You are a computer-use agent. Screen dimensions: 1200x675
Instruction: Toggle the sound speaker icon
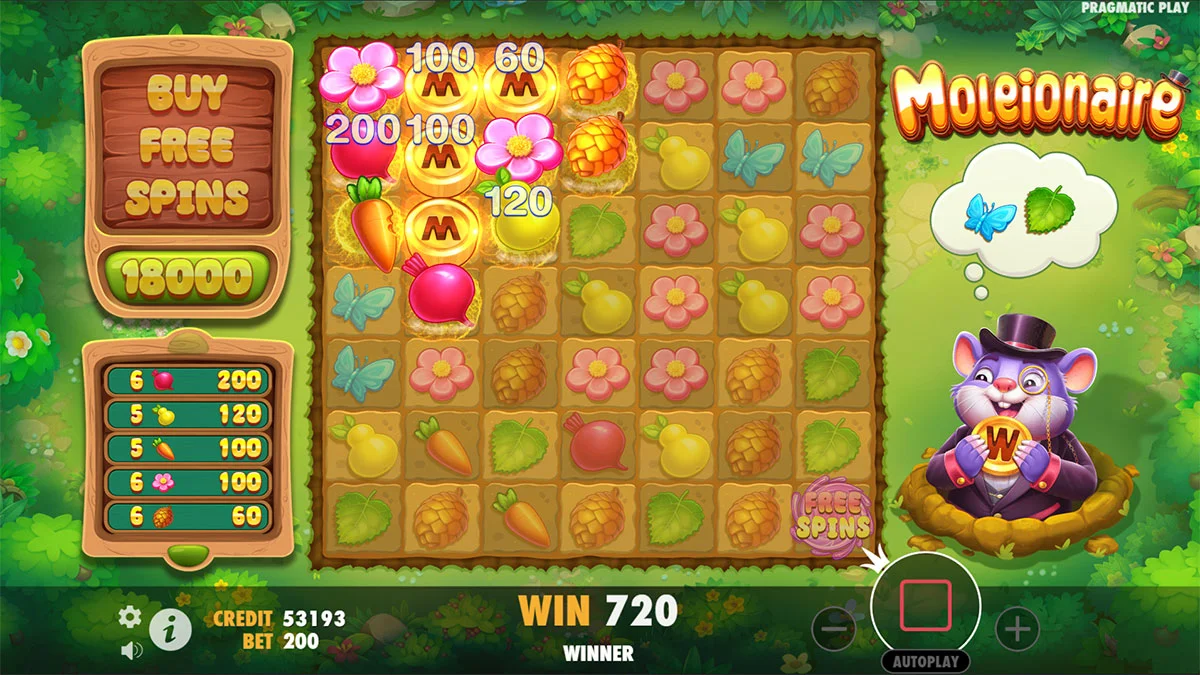(x=130, y=651)
